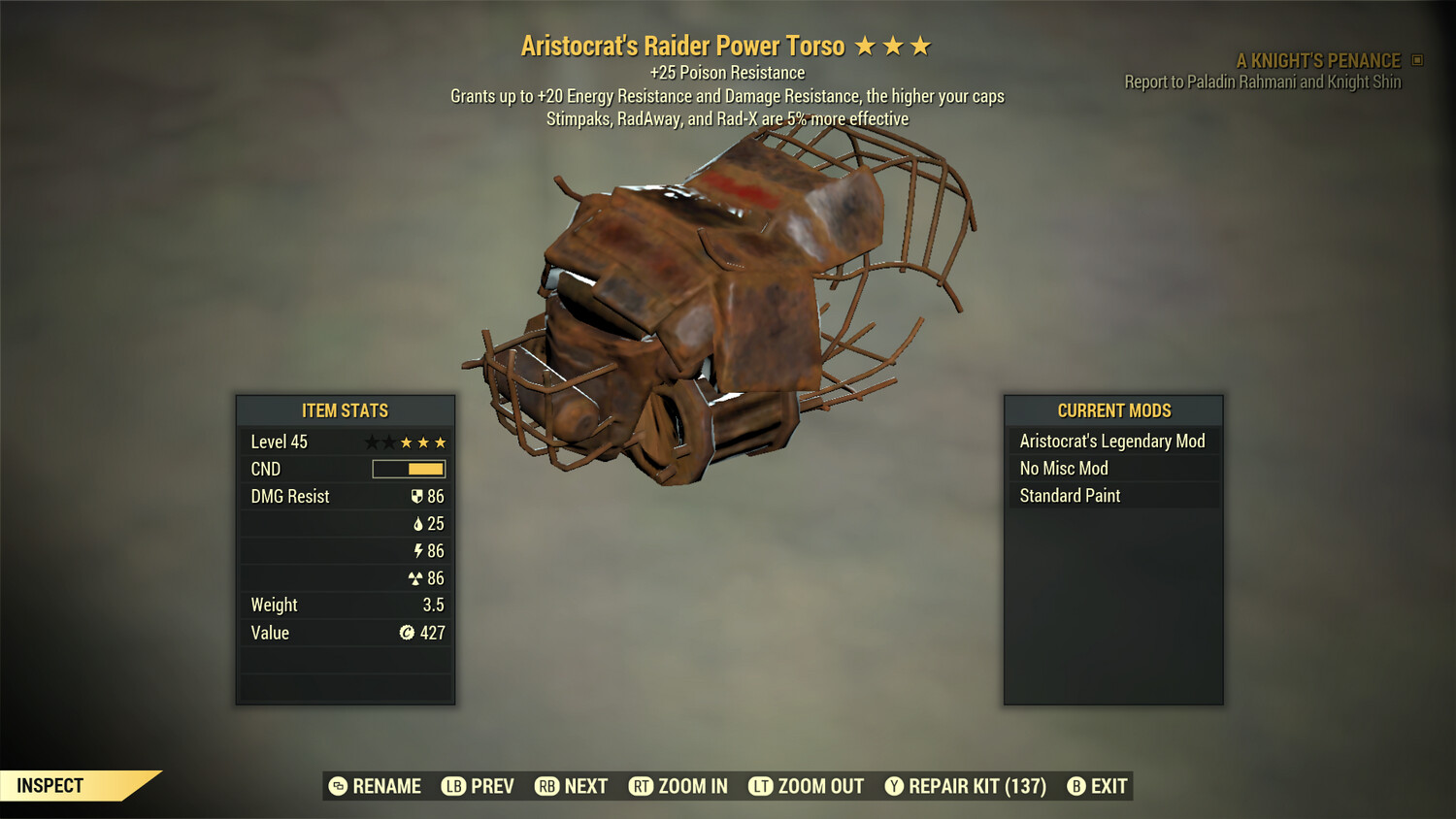Viewport: 1456px width, 819px height.
Task: Click the Y button icon for Repair Kit
Action: [893, 786]
